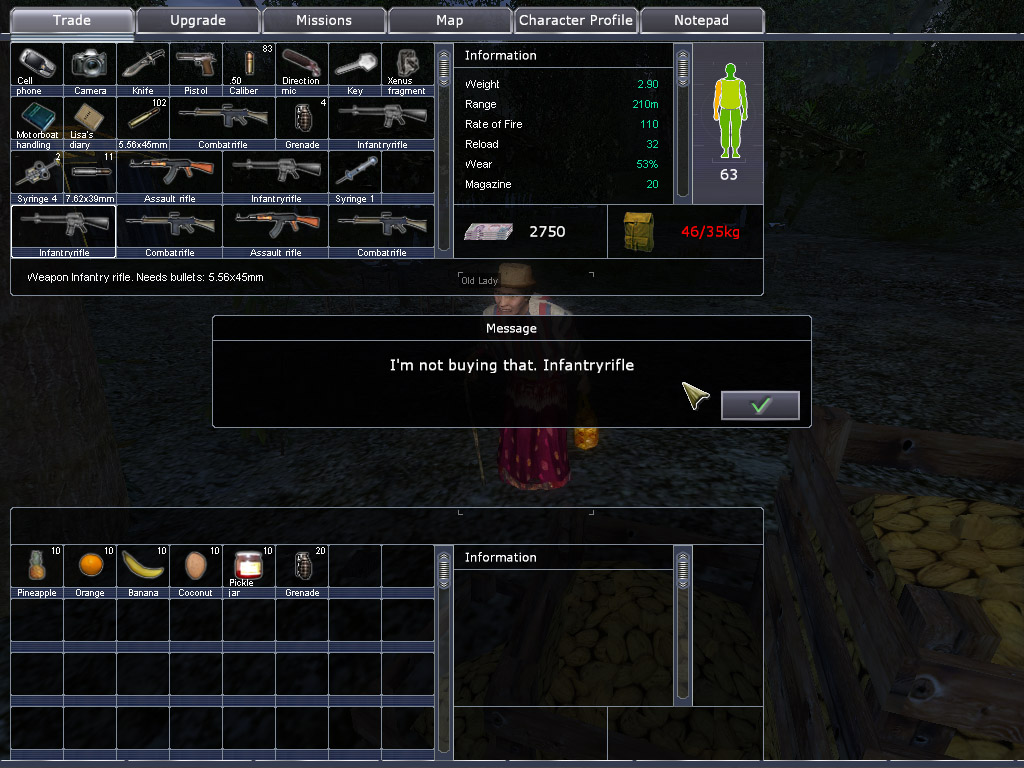Select the trader's Coconut stack

click(x=196, y=569)
